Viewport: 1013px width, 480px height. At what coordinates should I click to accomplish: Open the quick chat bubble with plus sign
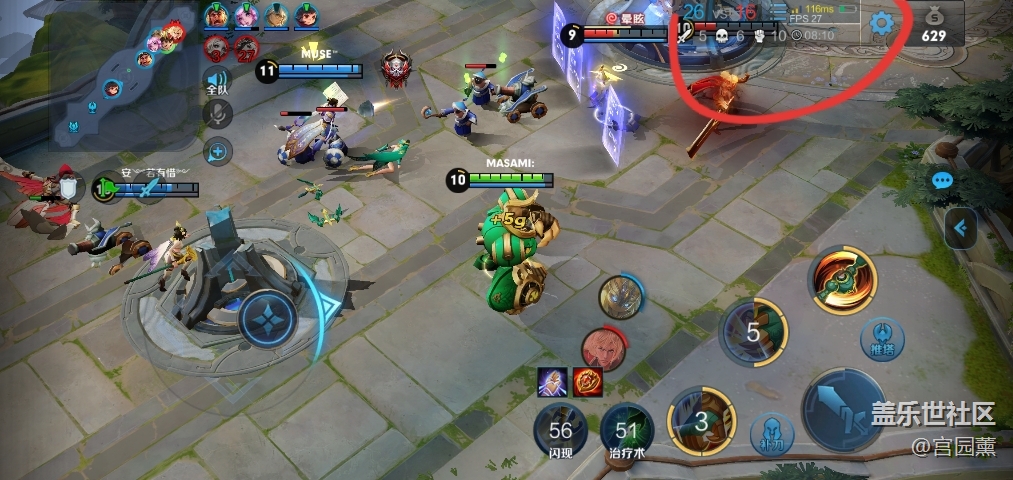click(216, 152)
